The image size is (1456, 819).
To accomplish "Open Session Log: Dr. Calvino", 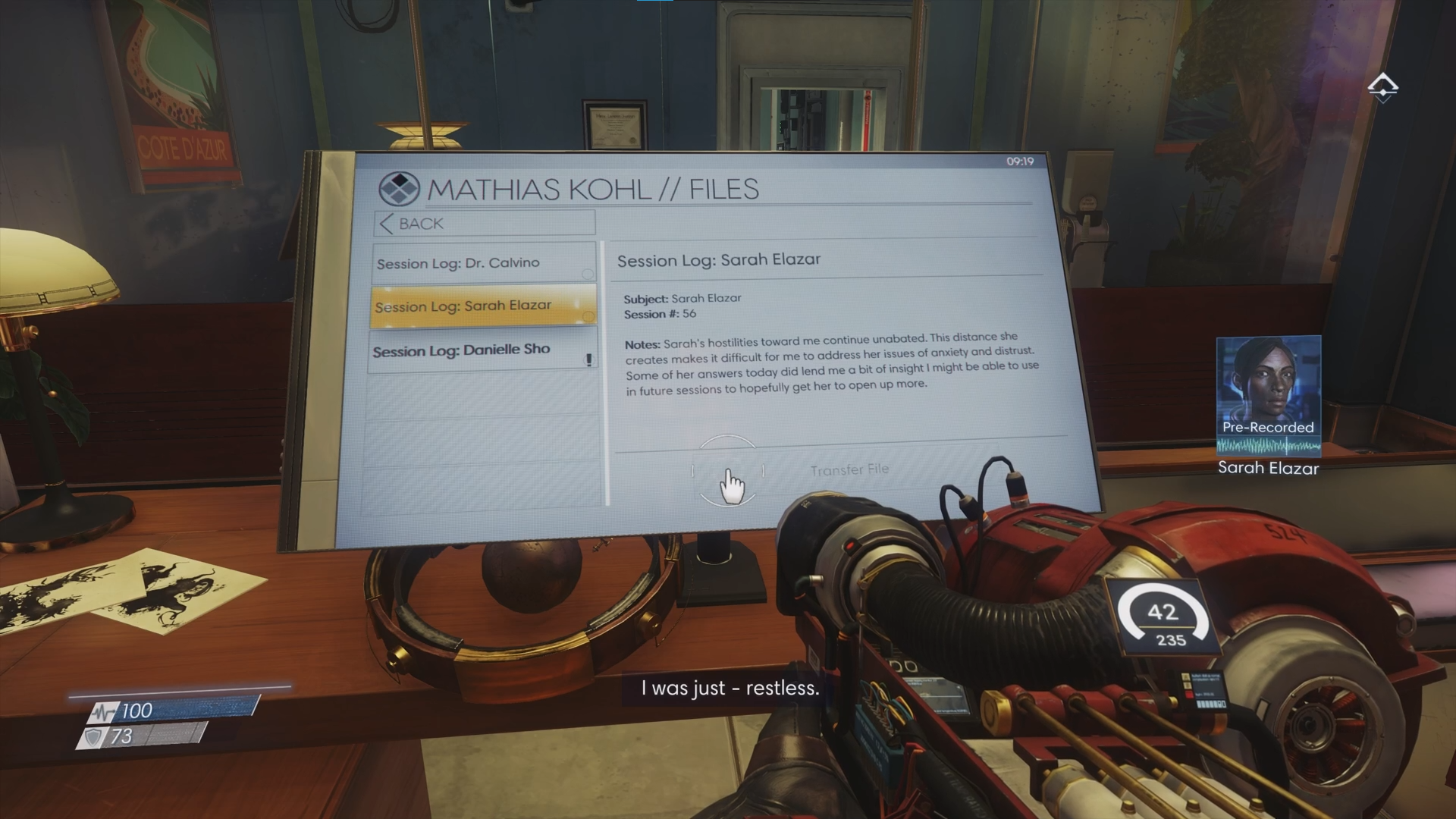I will point(484,263).
